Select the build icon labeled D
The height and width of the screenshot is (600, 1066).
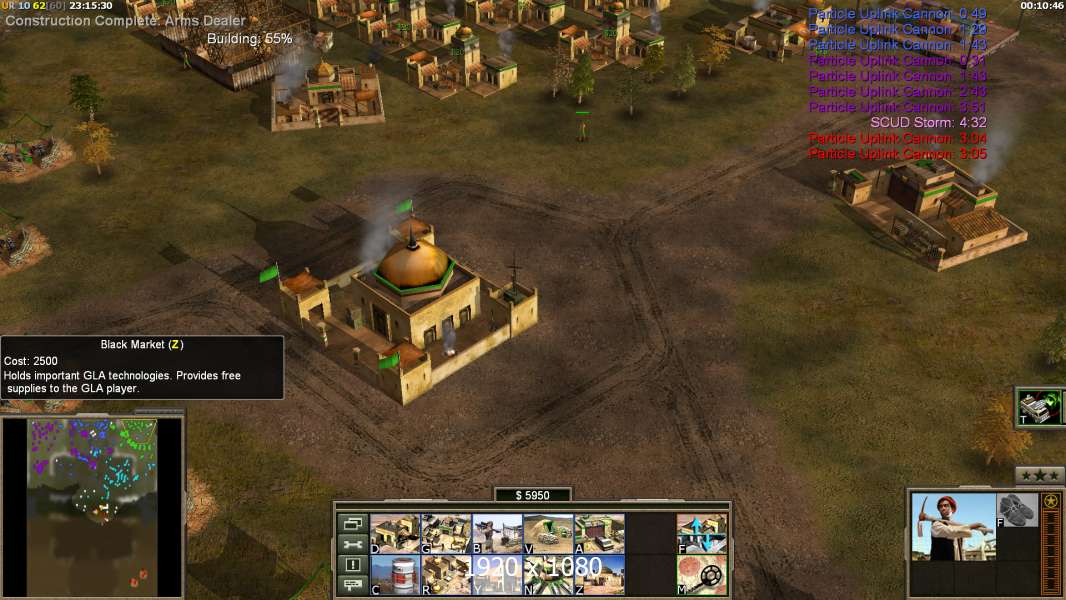click(x=395, y=533)
